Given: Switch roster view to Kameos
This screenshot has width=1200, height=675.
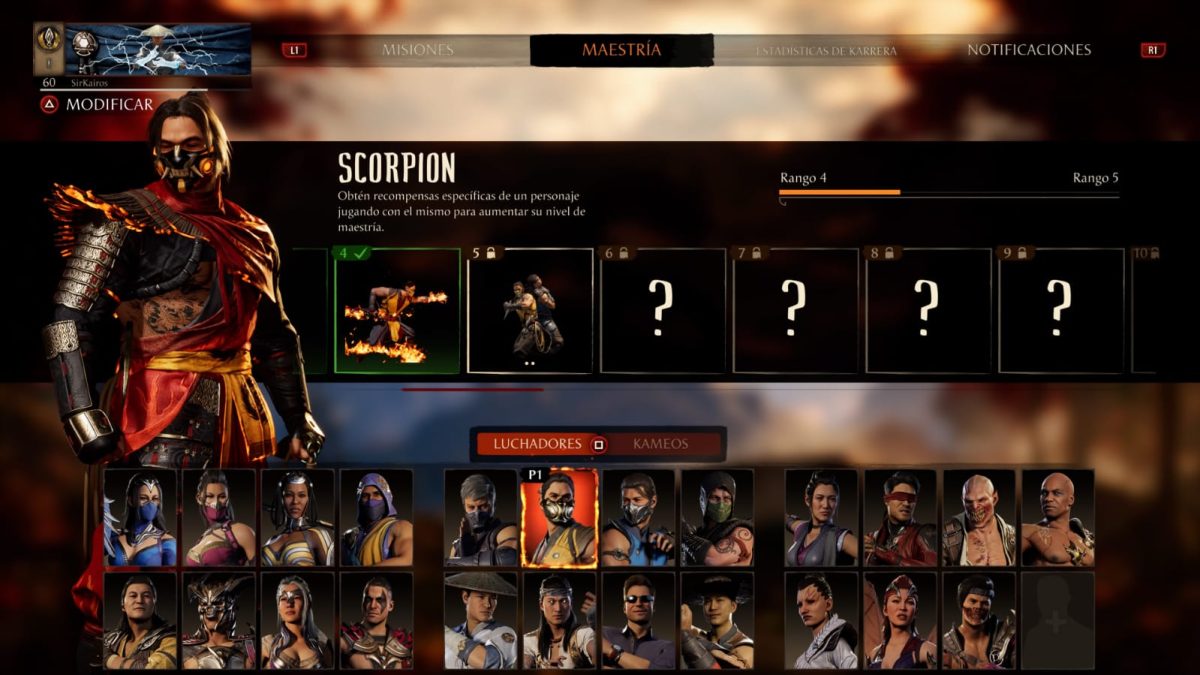Looking at the screenshot, I should coord(661,444).
